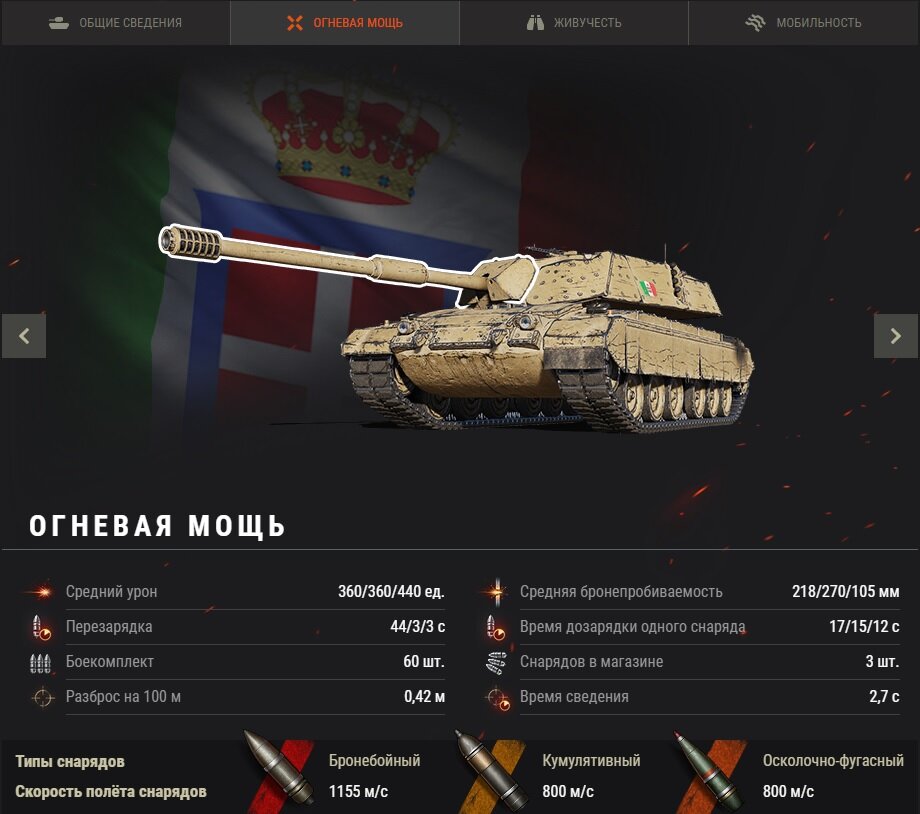The height and width of the screenshot is (814, 920).
Task: Go to previous slide with left arrow
Action: pyautogui.click(x=24, y=336)
